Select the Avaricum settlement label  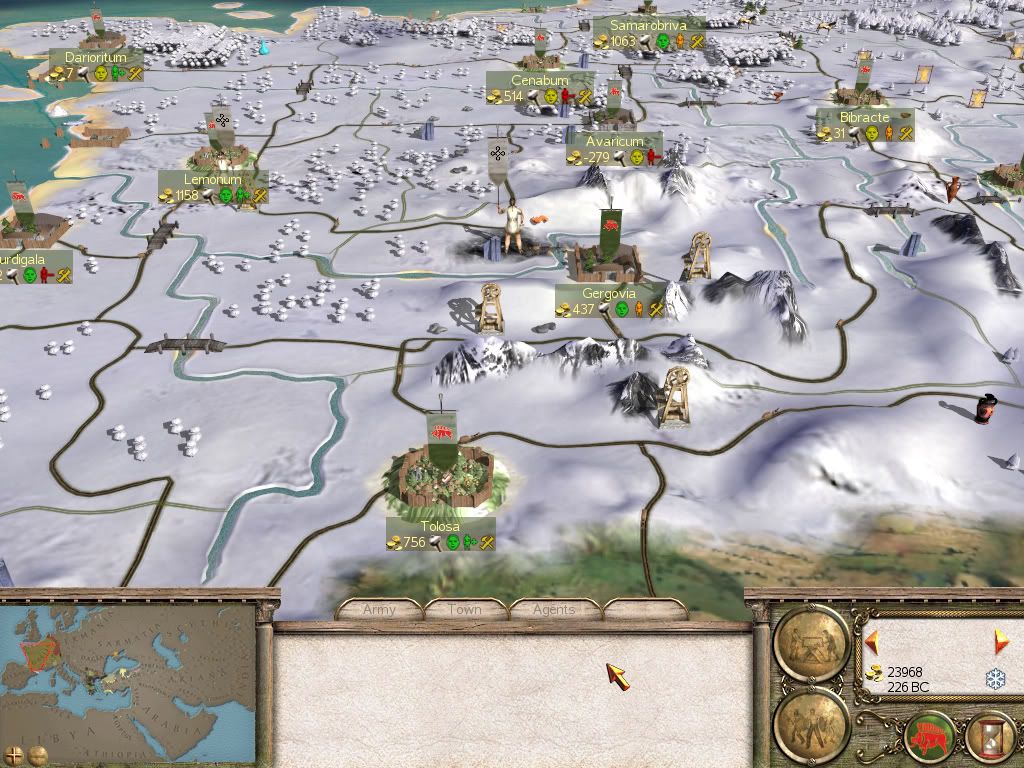pyautogui.click(x=614, y=142)
